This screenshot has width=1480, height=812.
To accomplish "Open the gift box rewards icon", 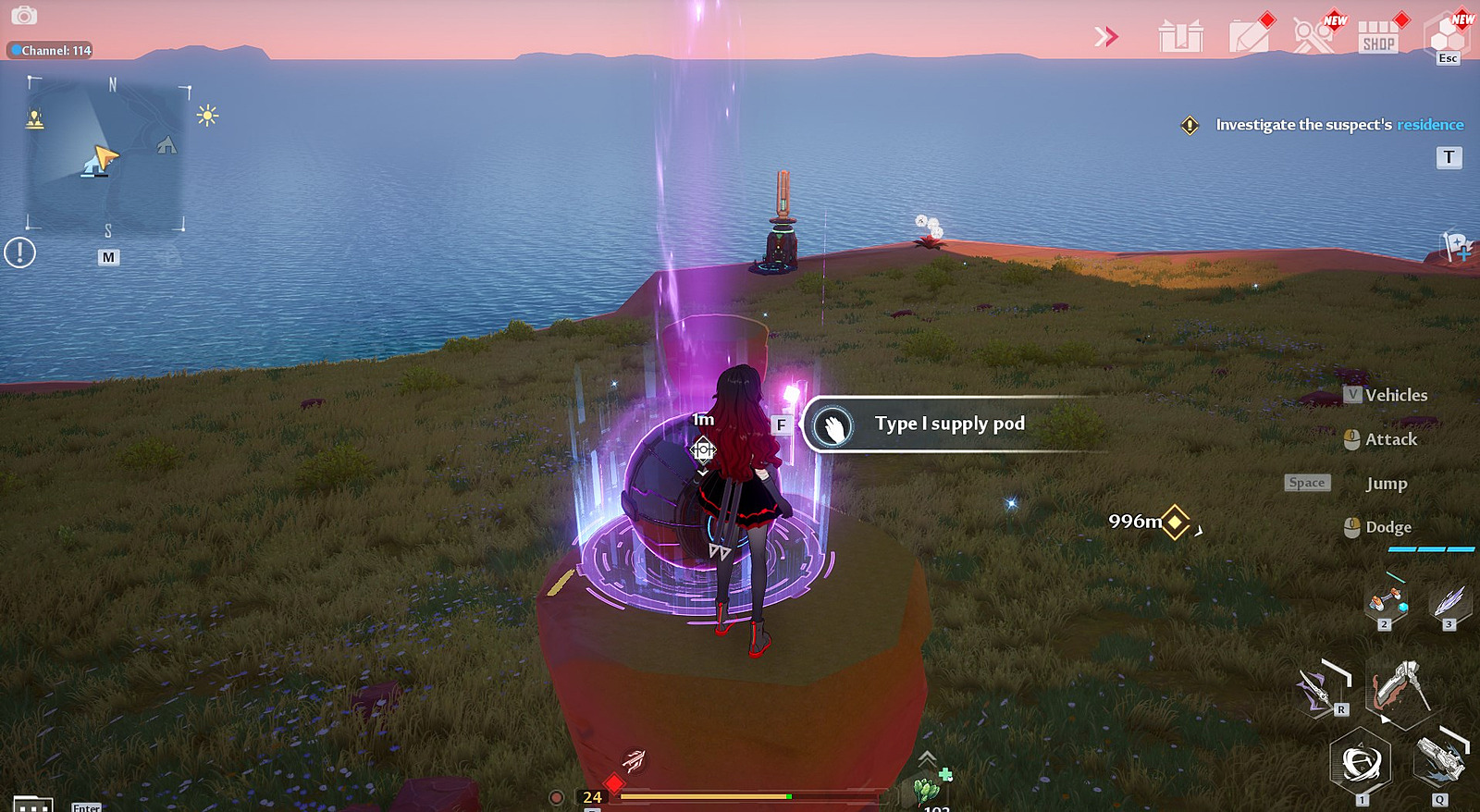I will click(1181, 37).
